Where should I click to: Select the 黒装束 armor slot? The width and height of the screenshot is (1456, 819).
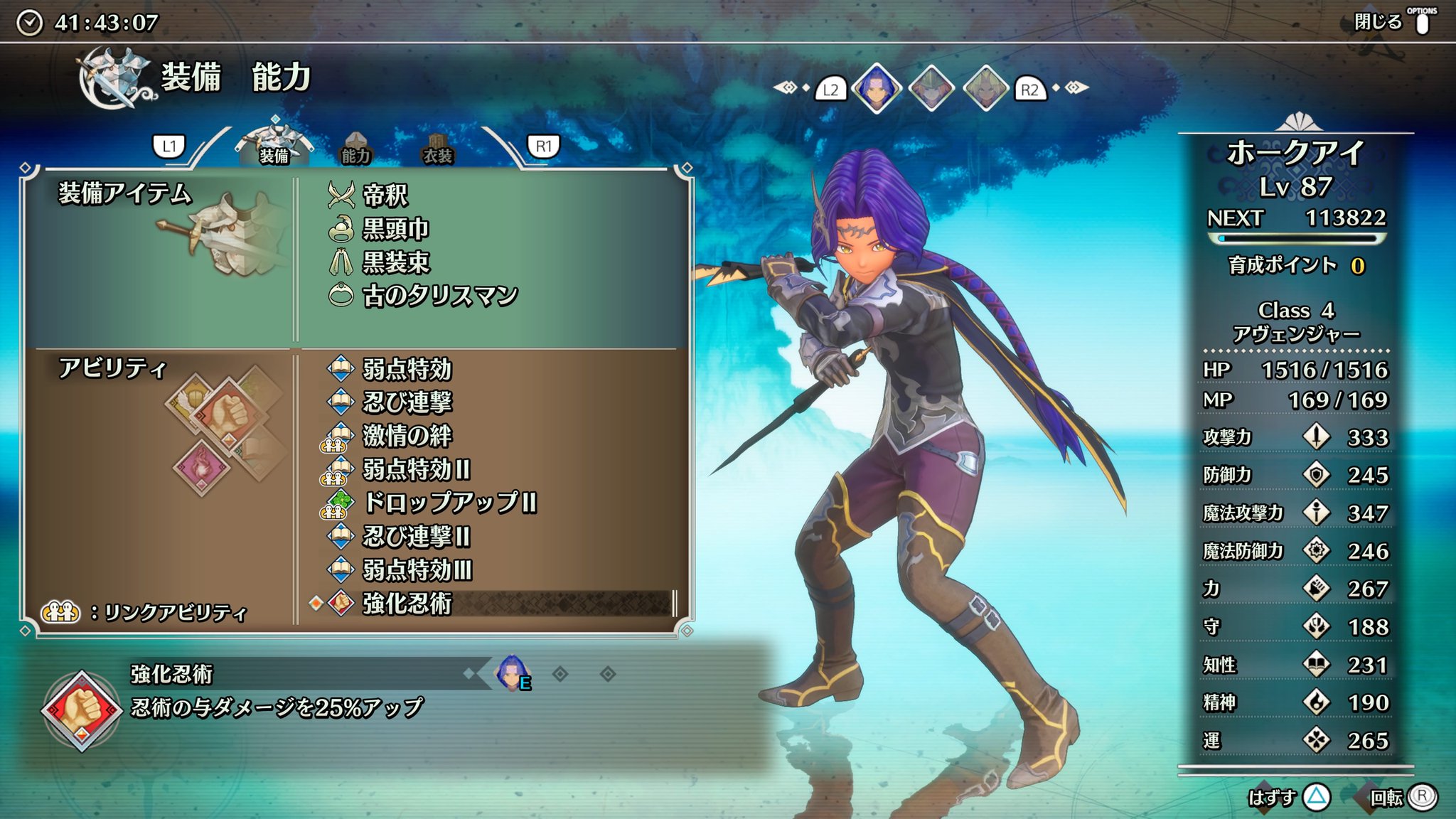395,262
